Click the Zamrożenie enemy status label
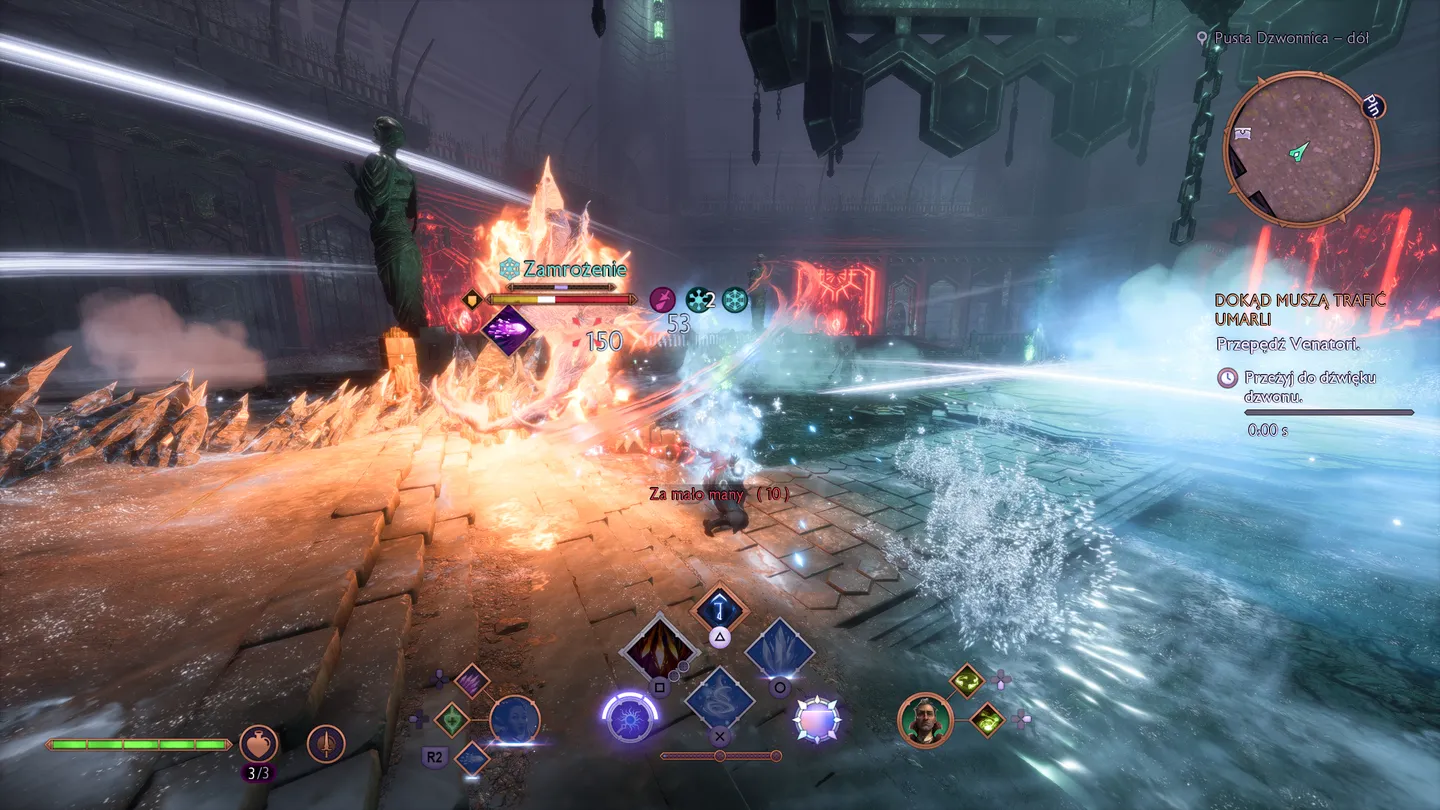 coord(565,269)
